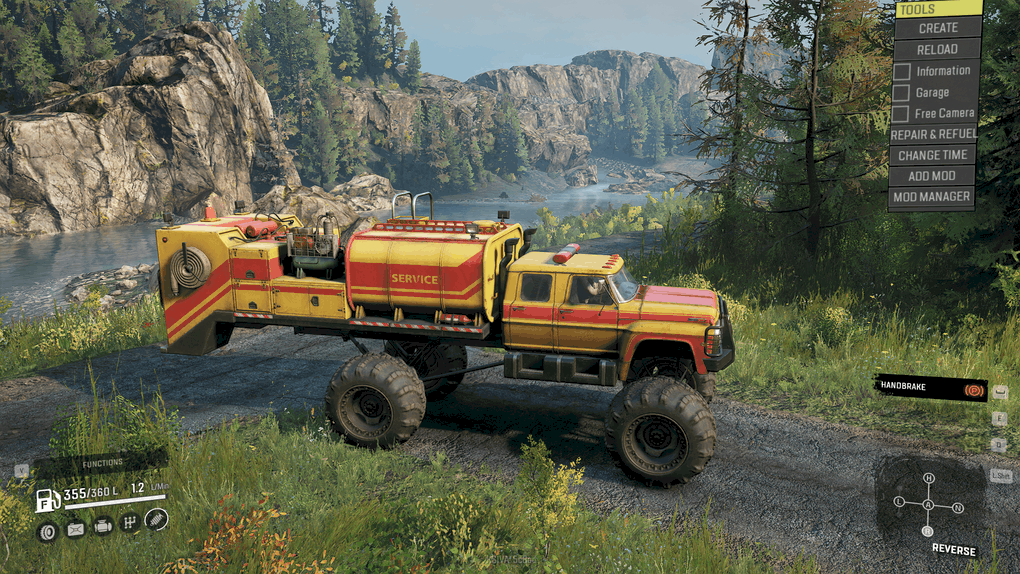Enable the Garage checkbox
The height and width of the screenshot is (574, 1020).
click(901, 93)
